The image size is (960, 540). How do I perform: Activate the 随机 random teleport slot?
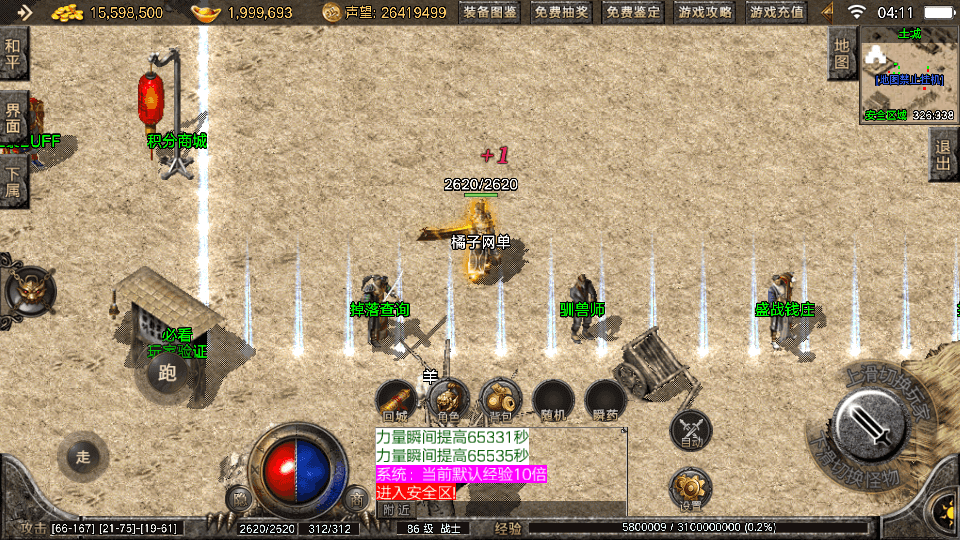click(x=552, y=400)
